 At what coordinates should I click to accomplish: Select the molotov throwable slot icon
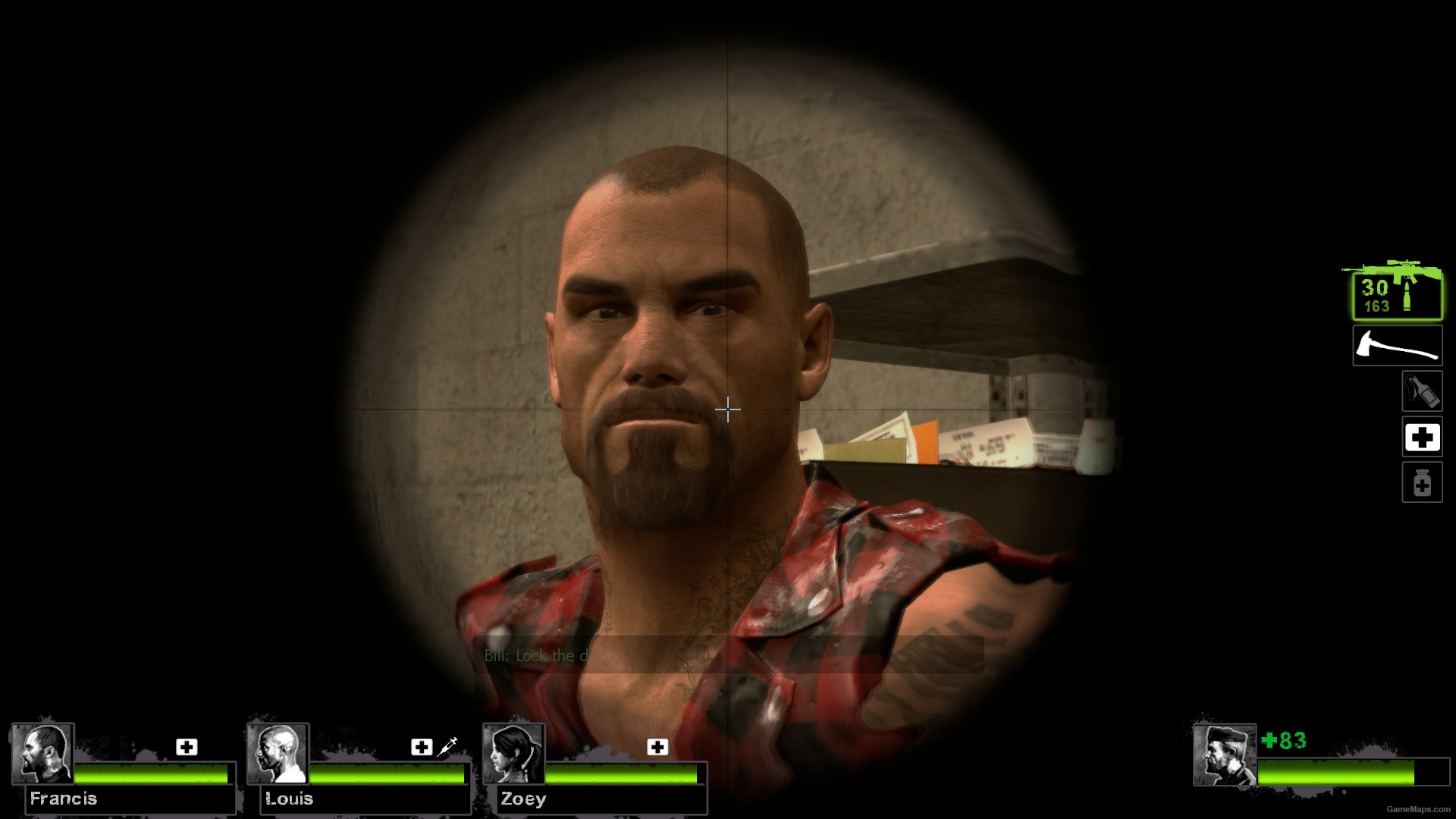coord(1424,392)
